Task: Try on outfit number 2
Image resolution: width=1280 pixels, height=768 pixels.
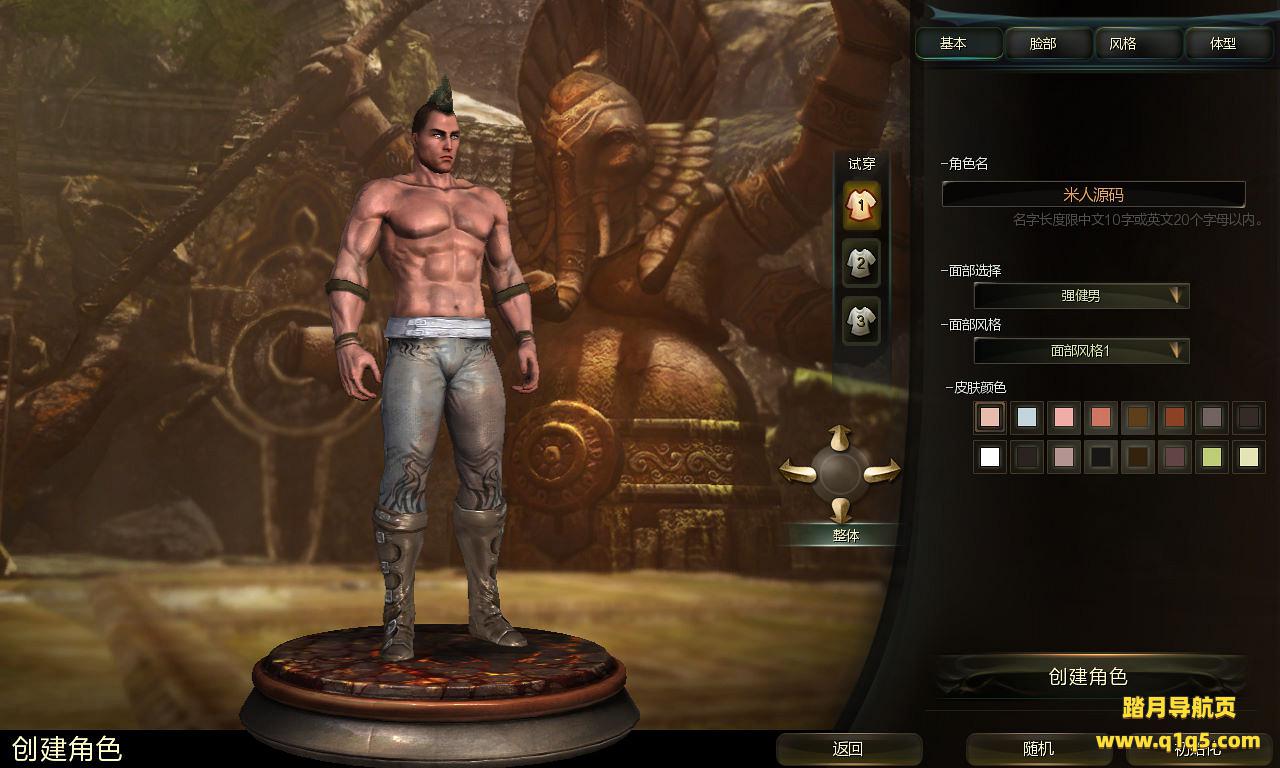Action: click(x=861, y=263)
